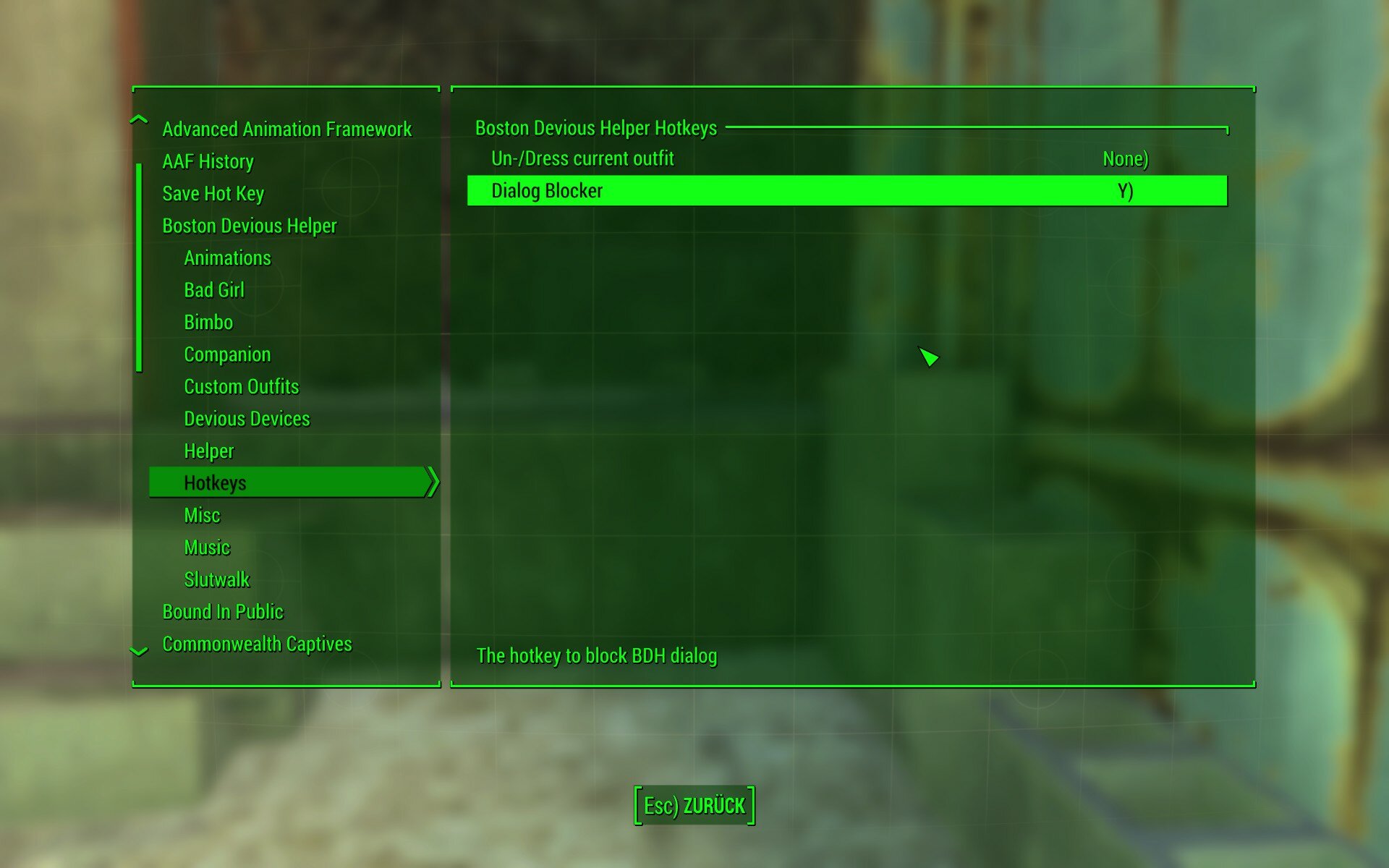The height and width of the screenshot is (868, 1389).
Task: Select the Bad Girl settings page
Action: pyautogui.click(x=214, y=290)
